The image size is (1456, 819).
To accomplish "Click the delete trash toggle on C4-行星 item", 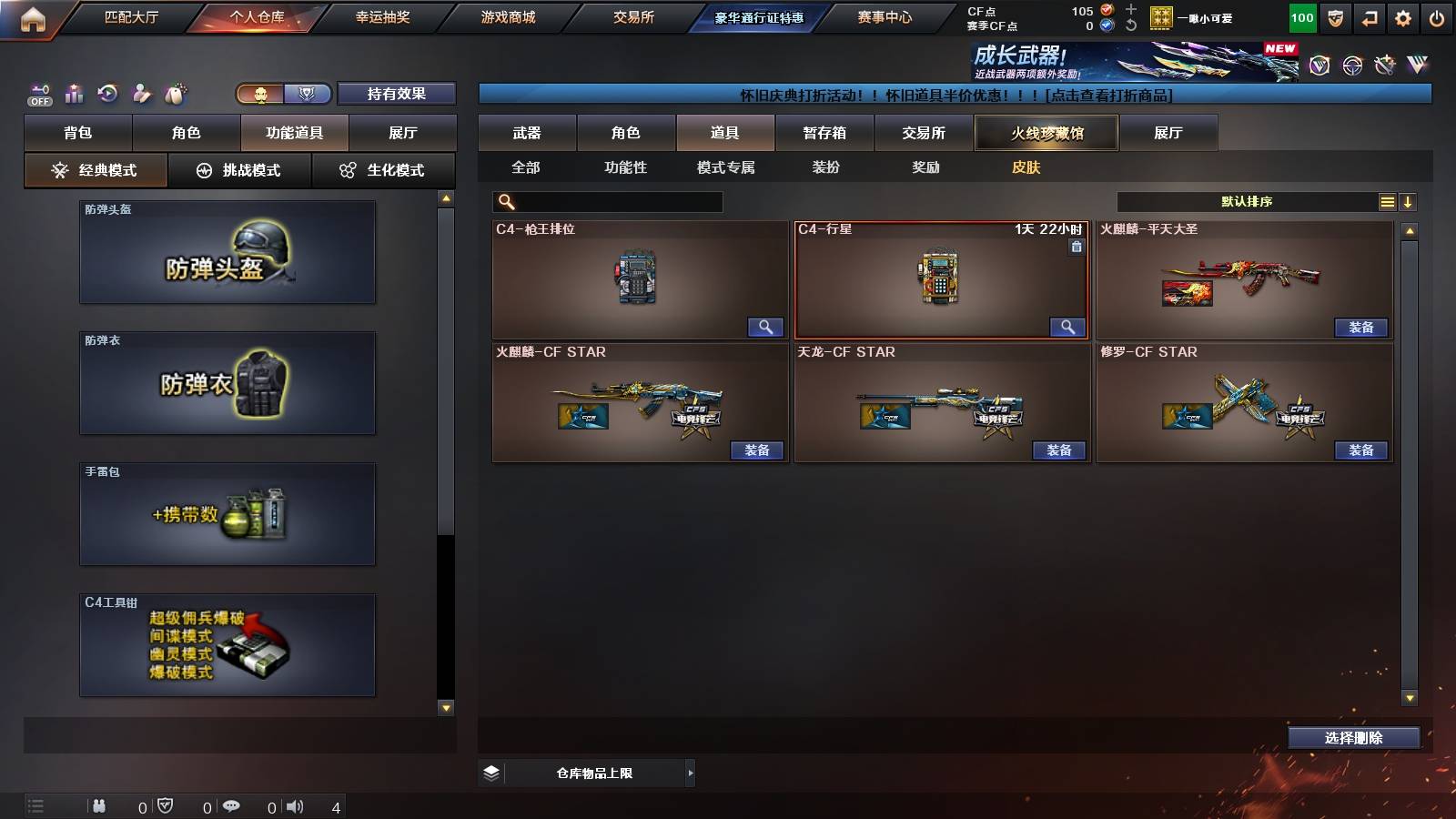I will 1076,246.
